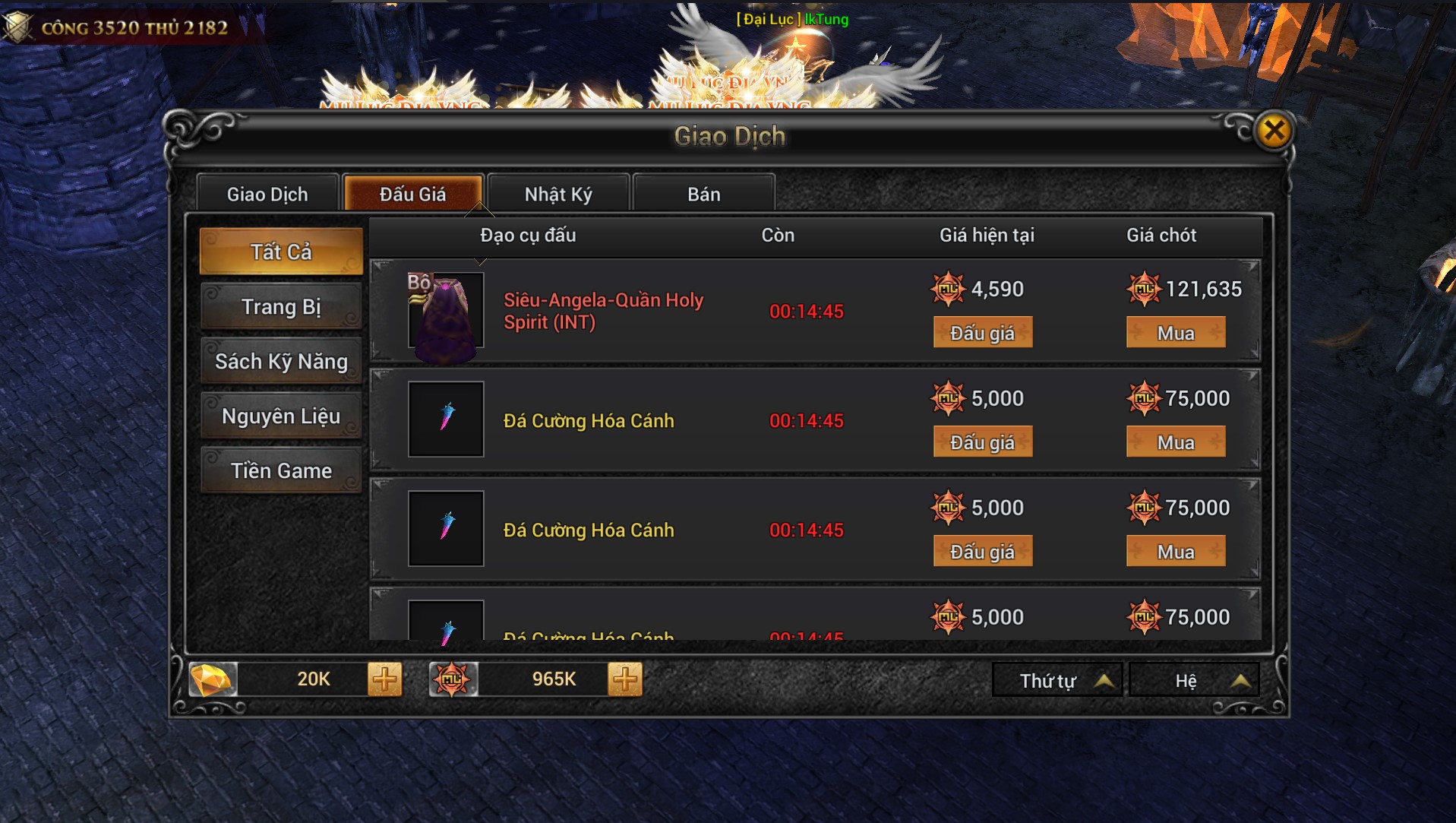Click the 00:14:45 countdown timer
1456x823 pixels.
tap(807, 312)
